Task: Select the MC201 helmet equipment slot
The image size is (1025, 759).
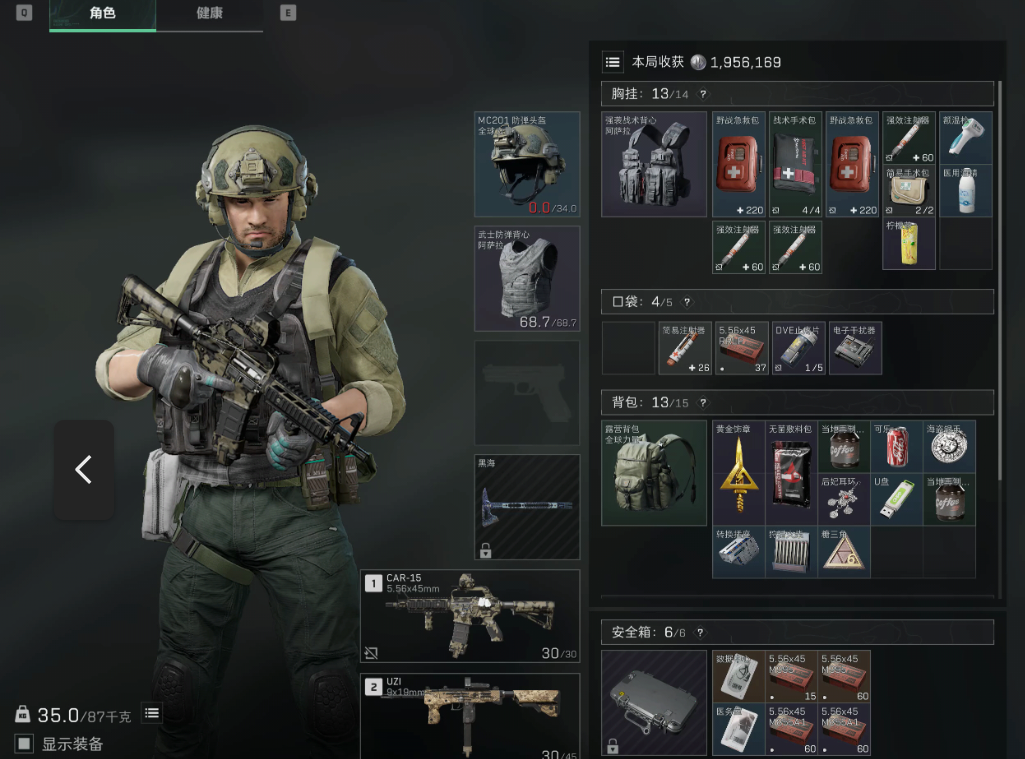Action: pyautogui.click(x=527, y=164)
